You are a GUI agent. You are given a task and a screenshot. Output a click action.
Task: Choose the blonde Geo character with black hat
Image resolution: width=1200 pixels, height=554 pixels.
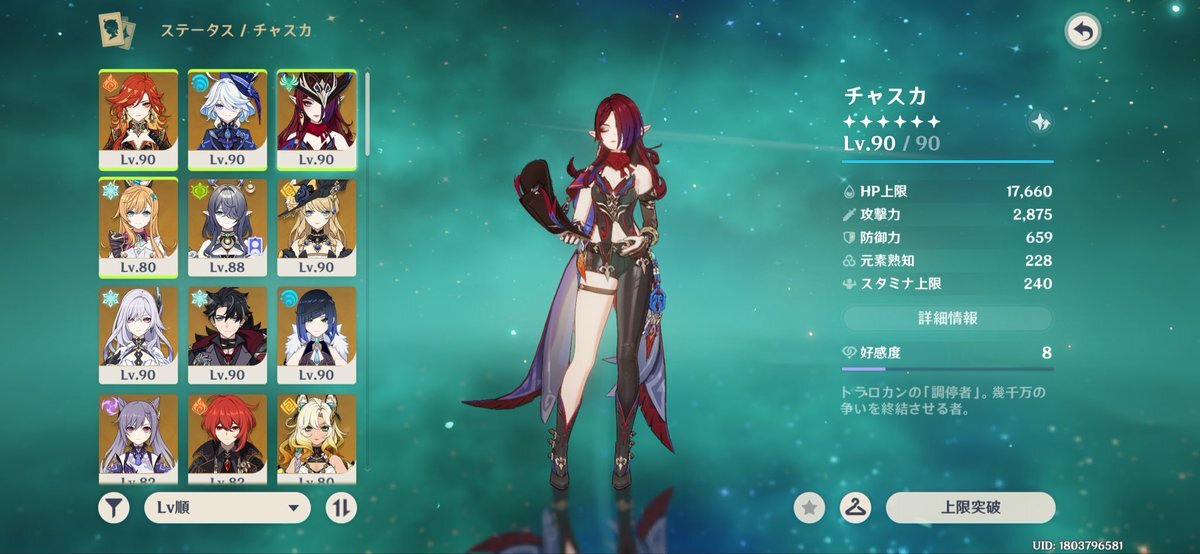[x=315, y=227]
